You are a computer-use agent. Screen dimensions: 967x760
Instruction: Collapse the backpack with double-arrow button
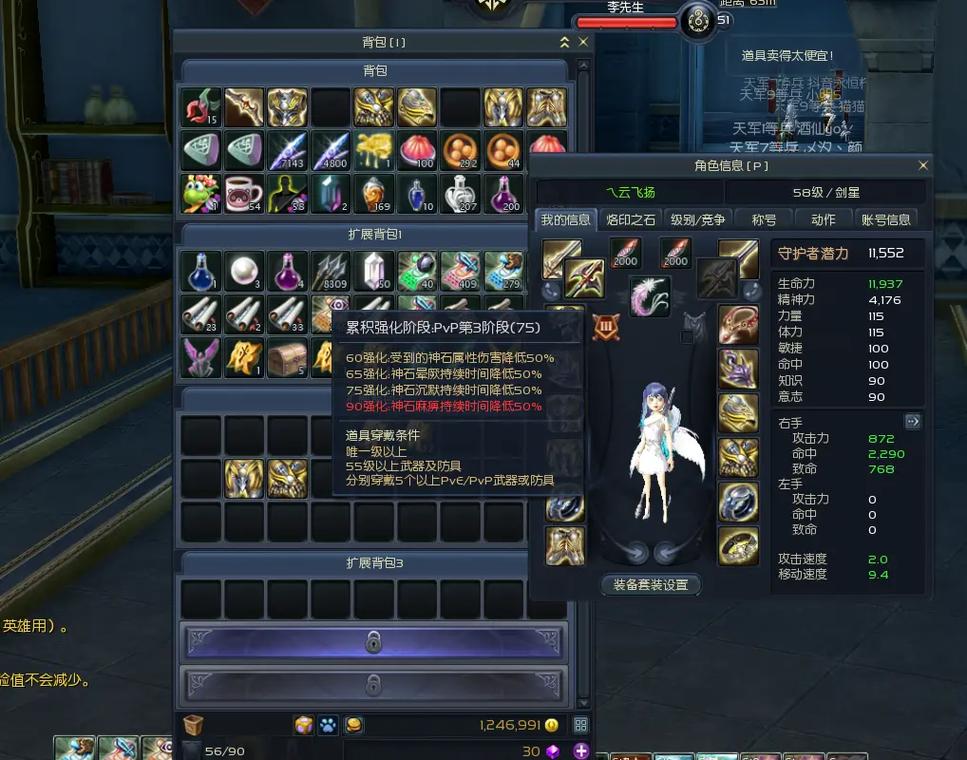564,42
